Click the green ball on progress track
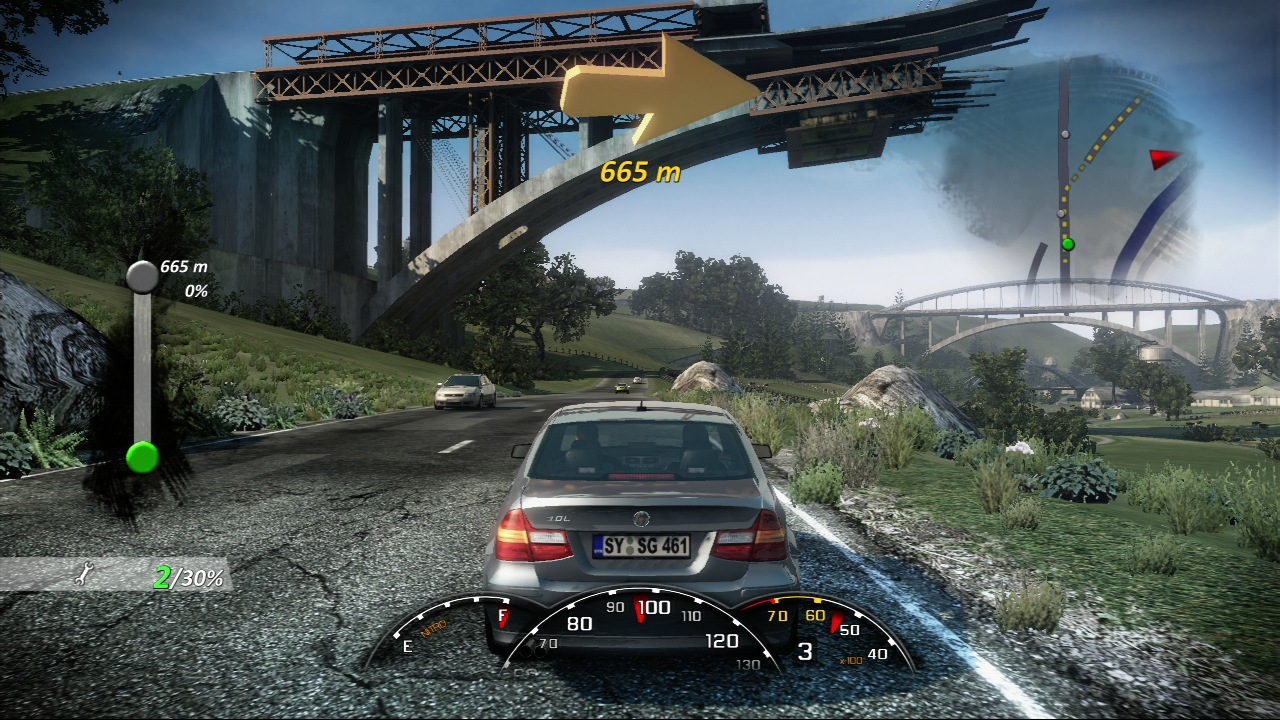Viewport: 1280px width, 720px height. pyautogui.click(x=142, y=457)
